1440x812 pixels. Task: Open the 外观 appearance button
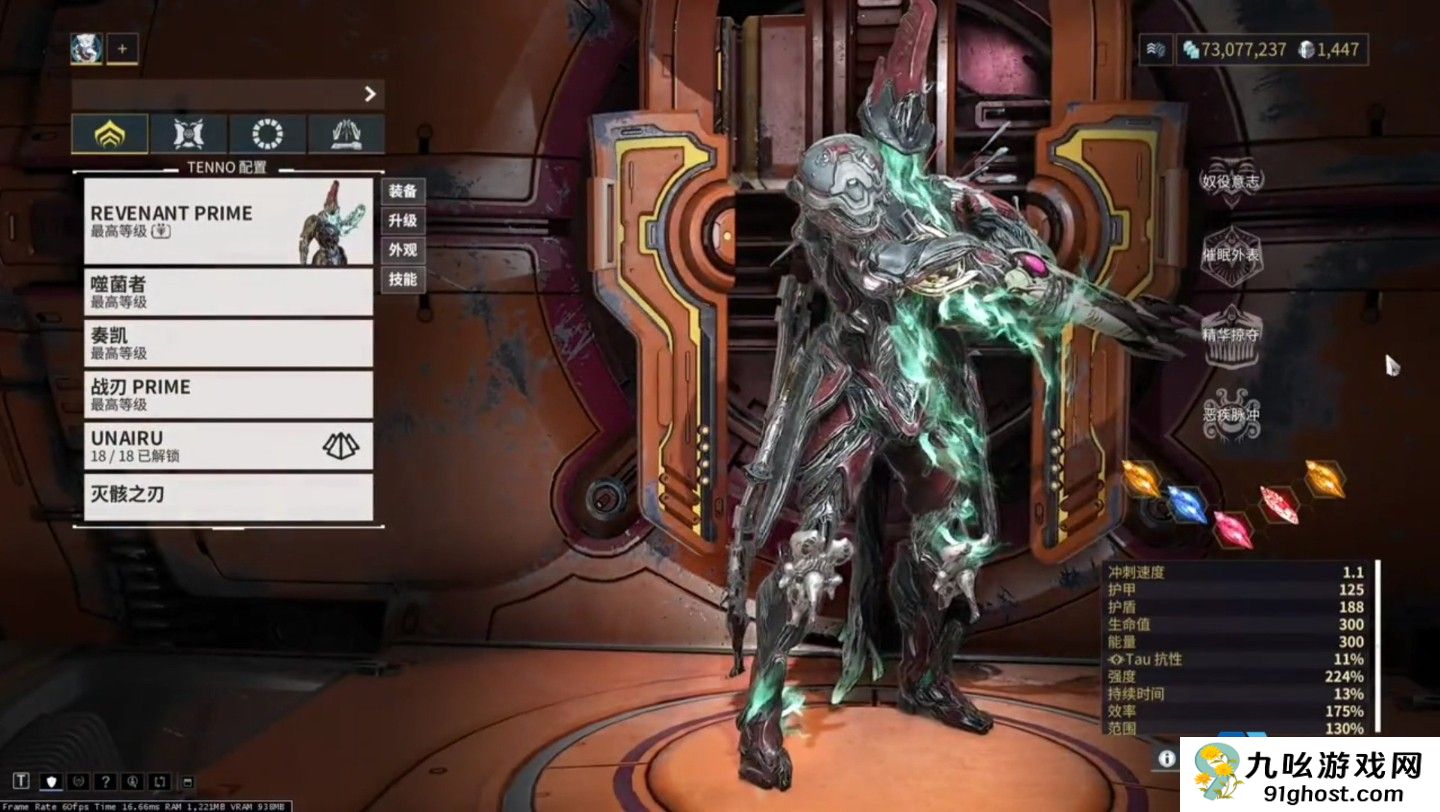pos(403,250)
